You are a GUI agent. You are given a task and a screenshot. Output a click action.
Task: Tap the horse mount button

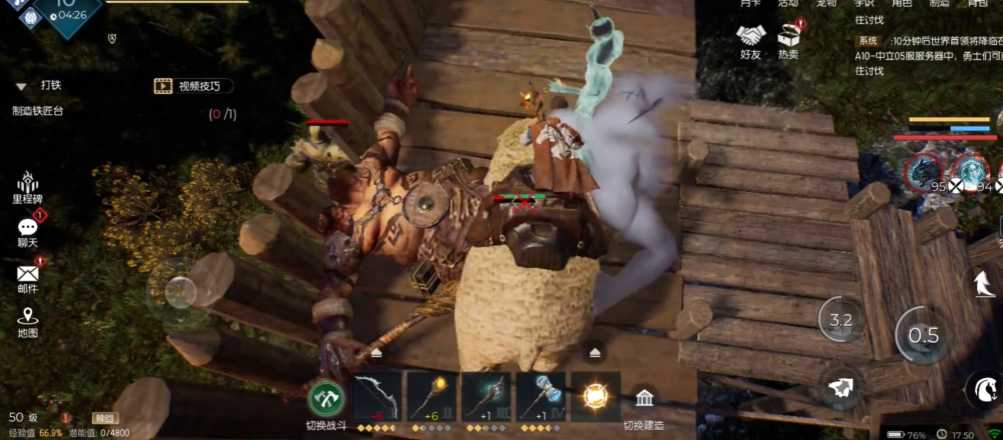983,388
